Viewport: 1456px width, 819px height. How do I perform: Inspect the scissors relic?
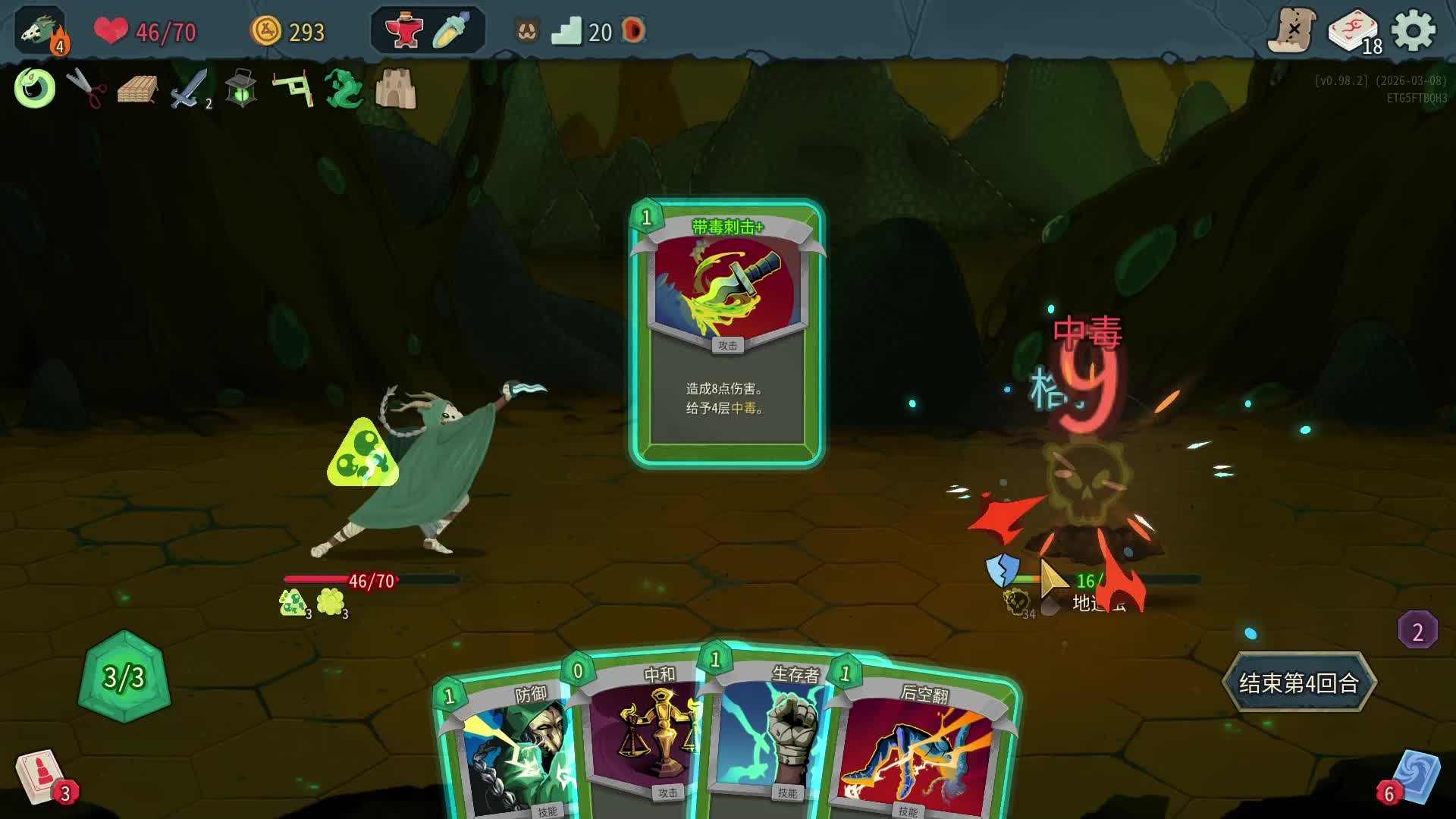(86, 89)
